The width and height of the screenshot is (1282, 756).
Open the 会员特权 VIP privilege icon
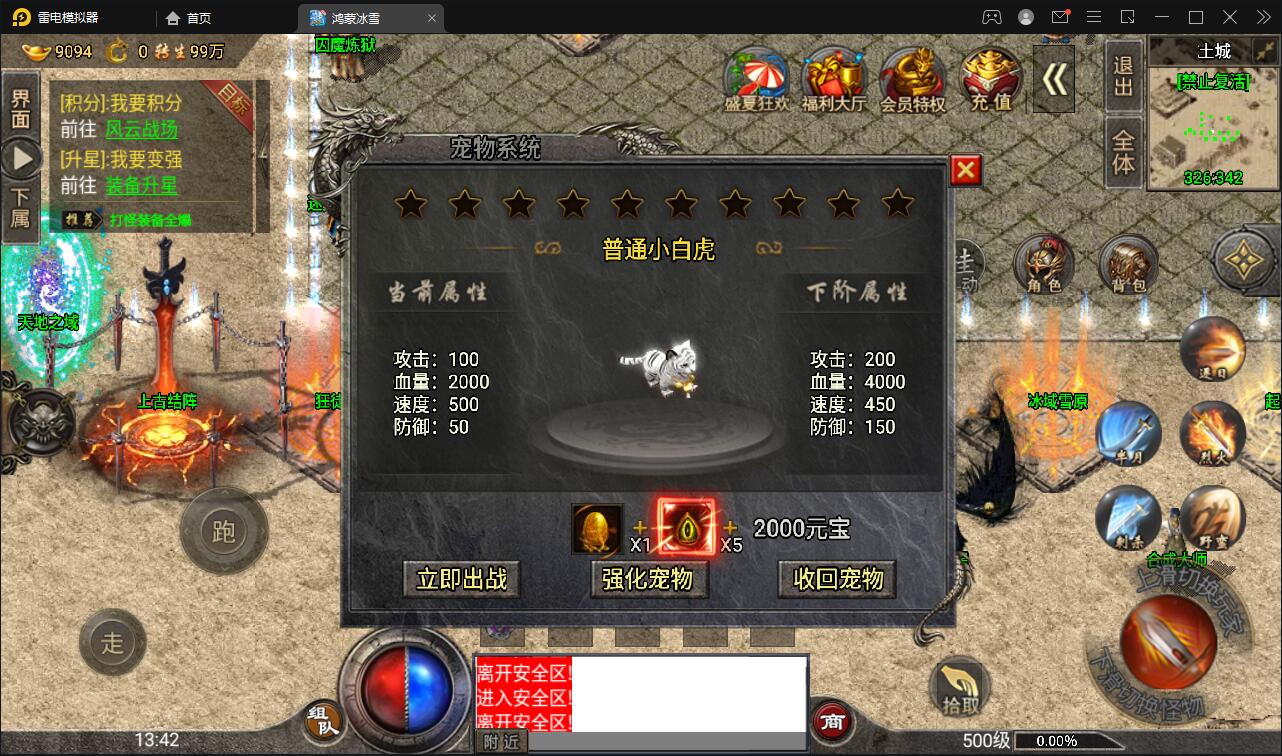pyautogui.click(x=912, y=75)
